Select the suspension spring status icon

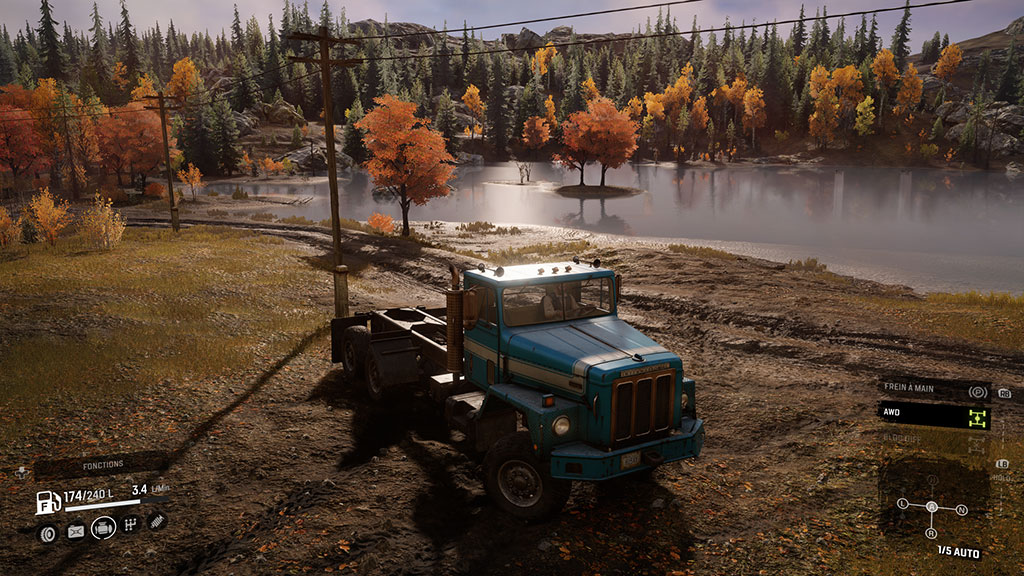tap(156, 520)
